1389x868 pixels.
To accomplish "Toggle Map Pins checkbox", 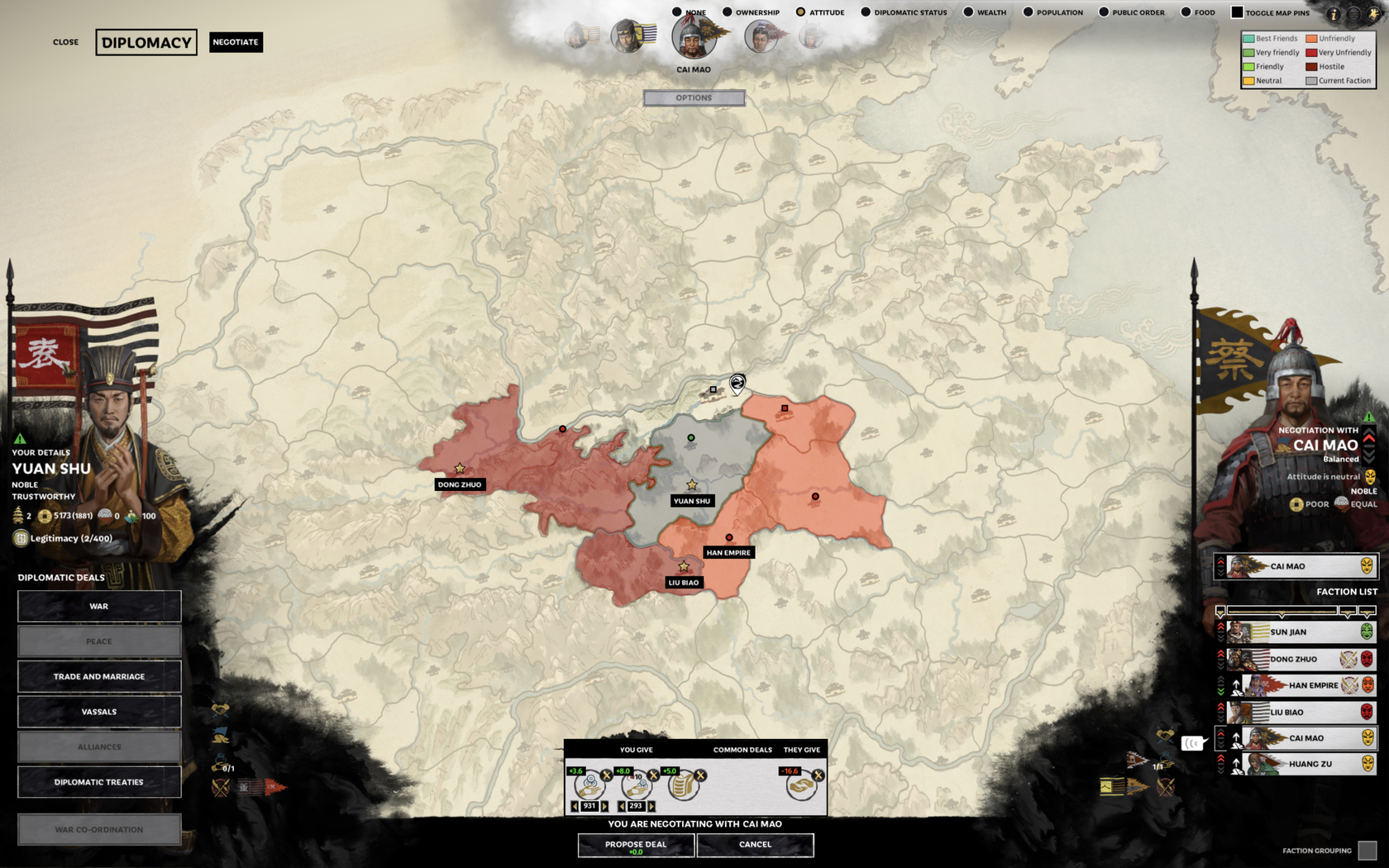I will tap(1238, 12).
